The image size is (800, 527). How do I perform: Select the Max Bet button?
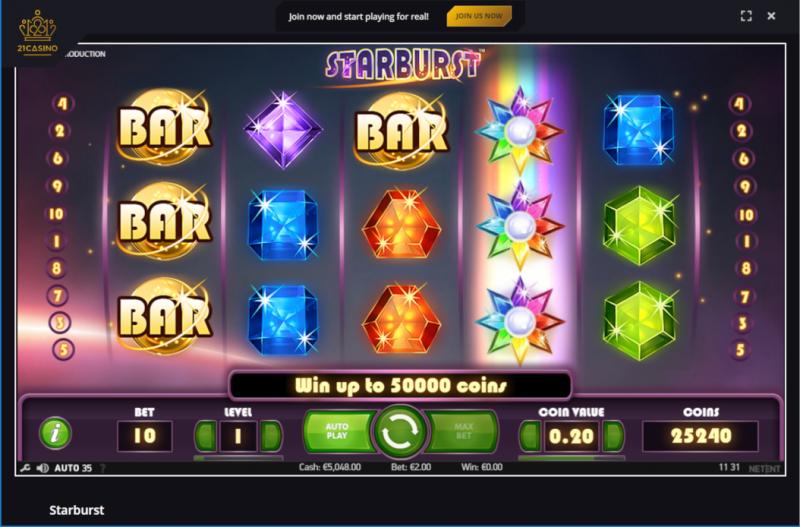462,433
